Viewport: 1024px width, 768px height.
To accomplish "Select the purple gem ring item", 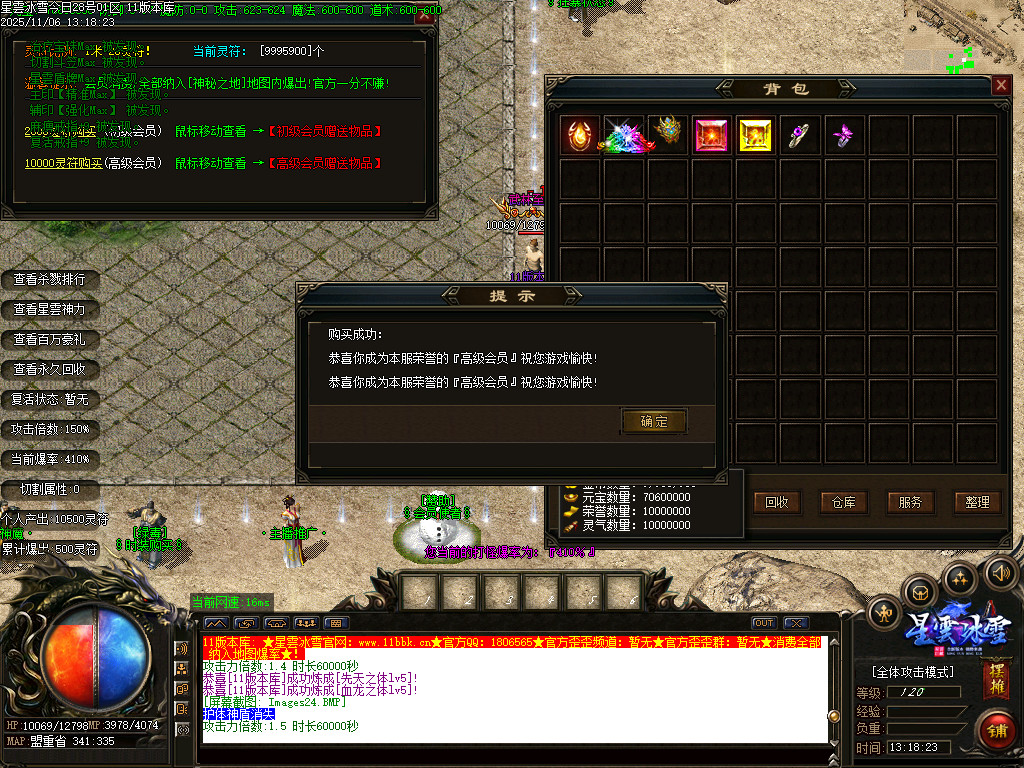I will pos(800,135).
